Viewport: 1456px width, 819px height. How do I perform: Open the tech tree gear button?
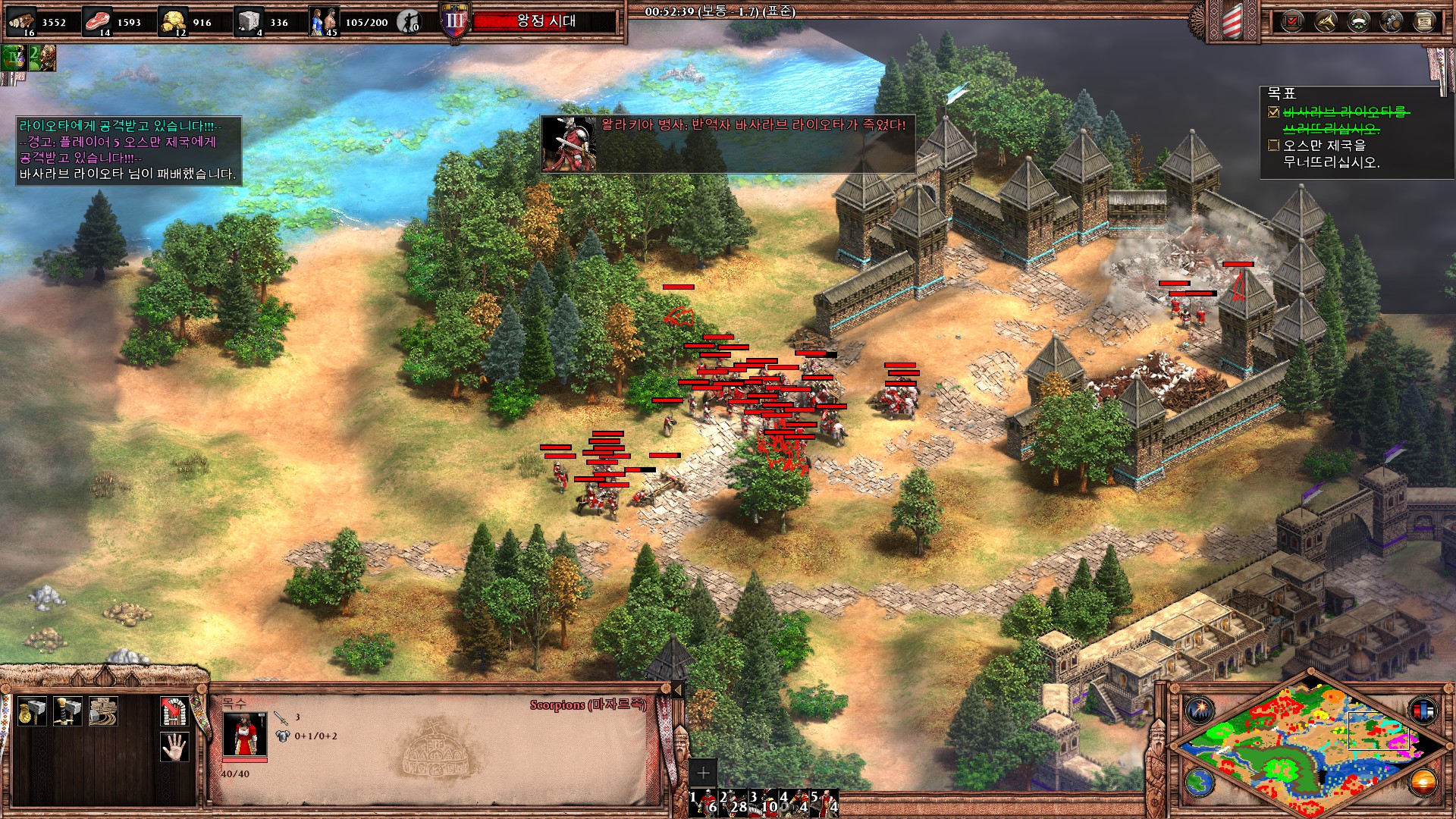[x=1392, y=21]
